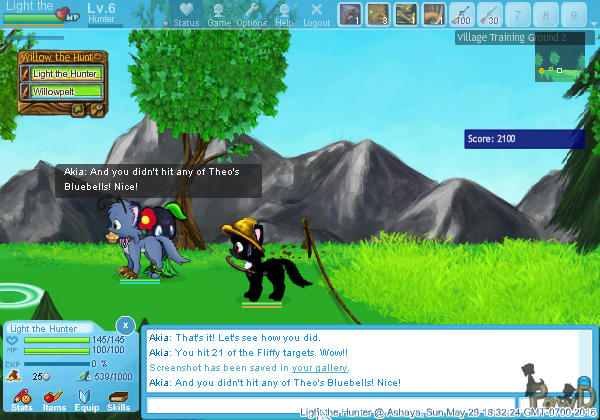Use the hotbar item with count 100
The width and height of the screenshot is (600, 420).
pos(462,15)
